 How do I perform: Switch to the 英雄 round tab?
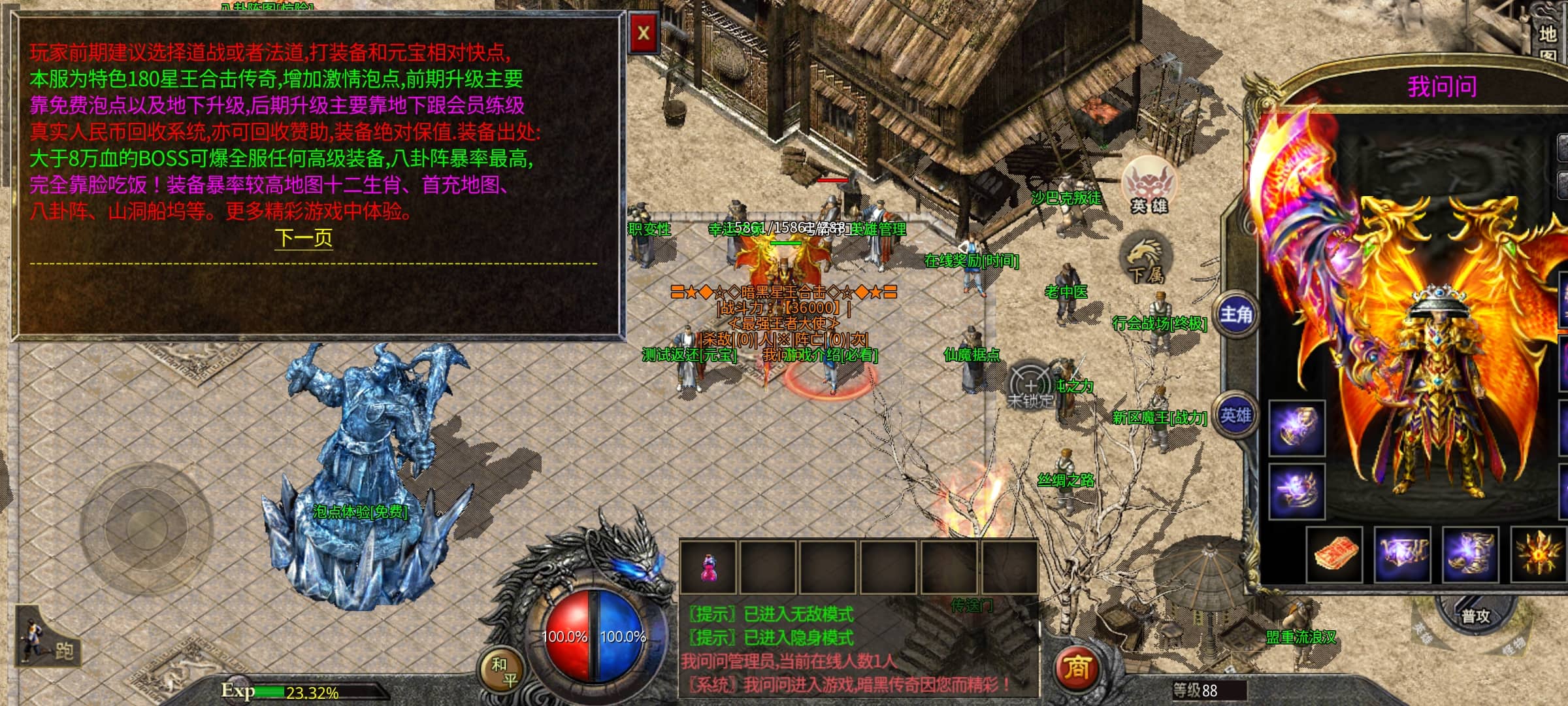pyautogui.click(x=1235, y=415)
